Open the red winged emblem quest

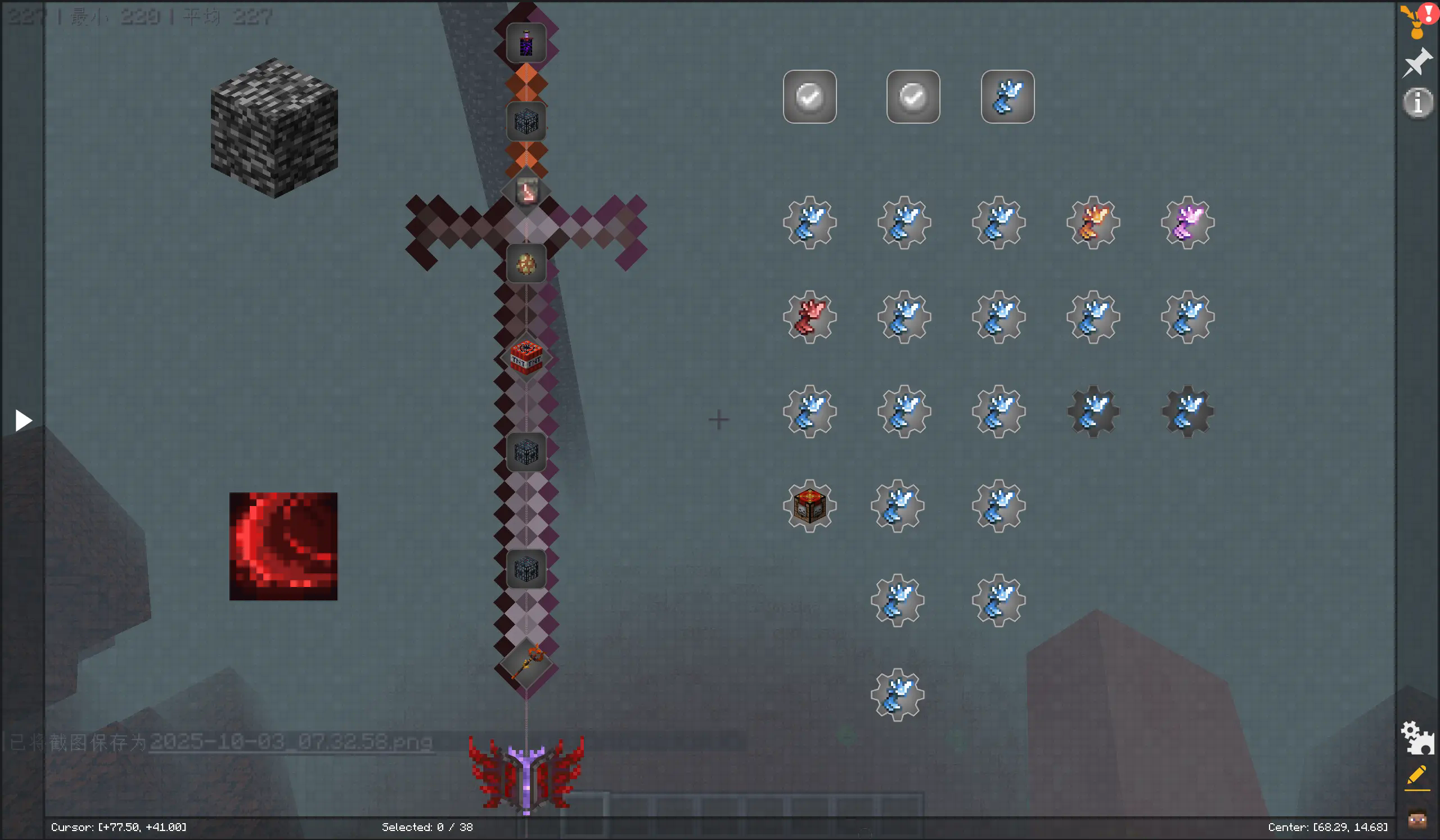(526, 774)
